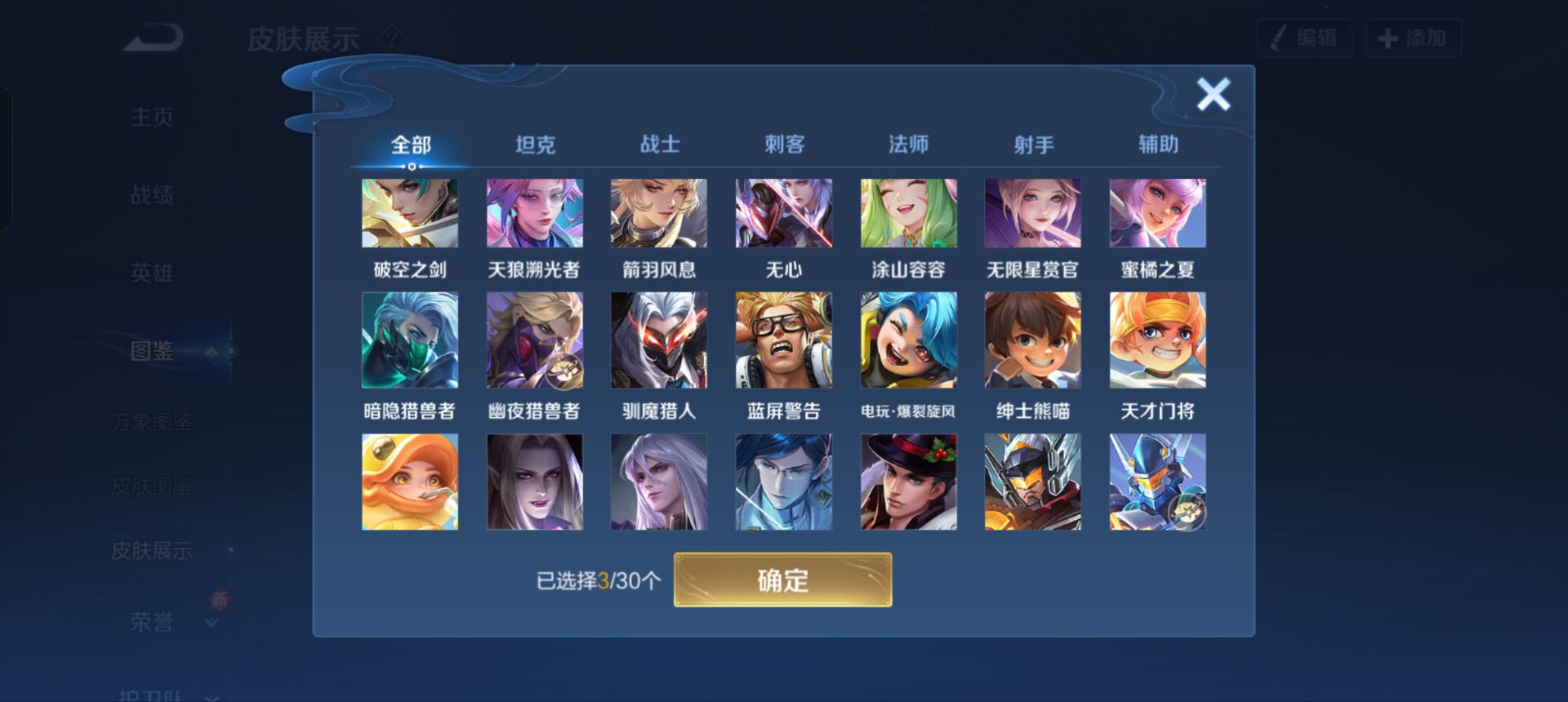
Task: Toggle selection of 蜜橘之夏 skin
Action: tap(1157, 213)
